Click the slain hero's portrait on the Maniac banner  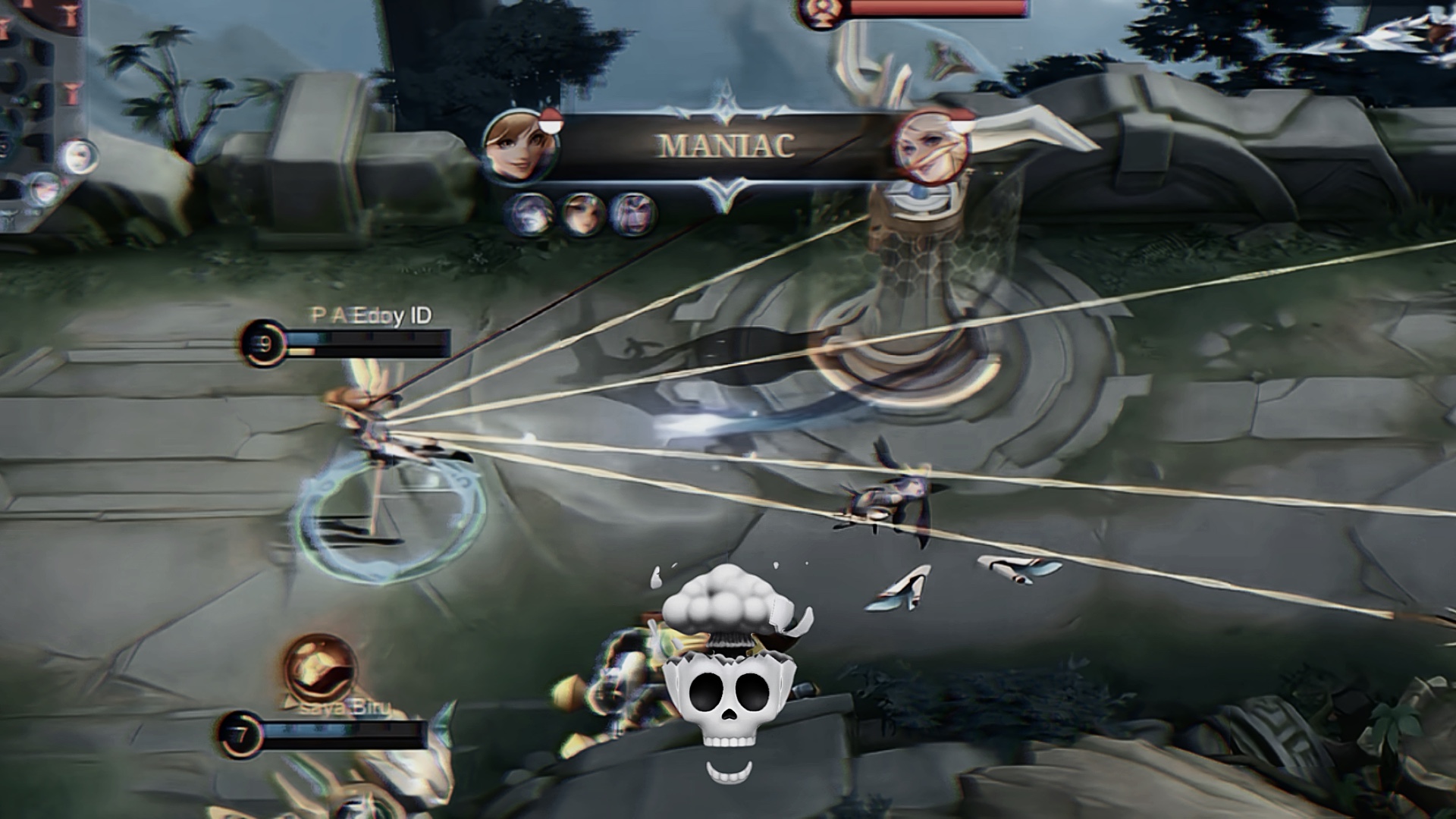(931, 146)
